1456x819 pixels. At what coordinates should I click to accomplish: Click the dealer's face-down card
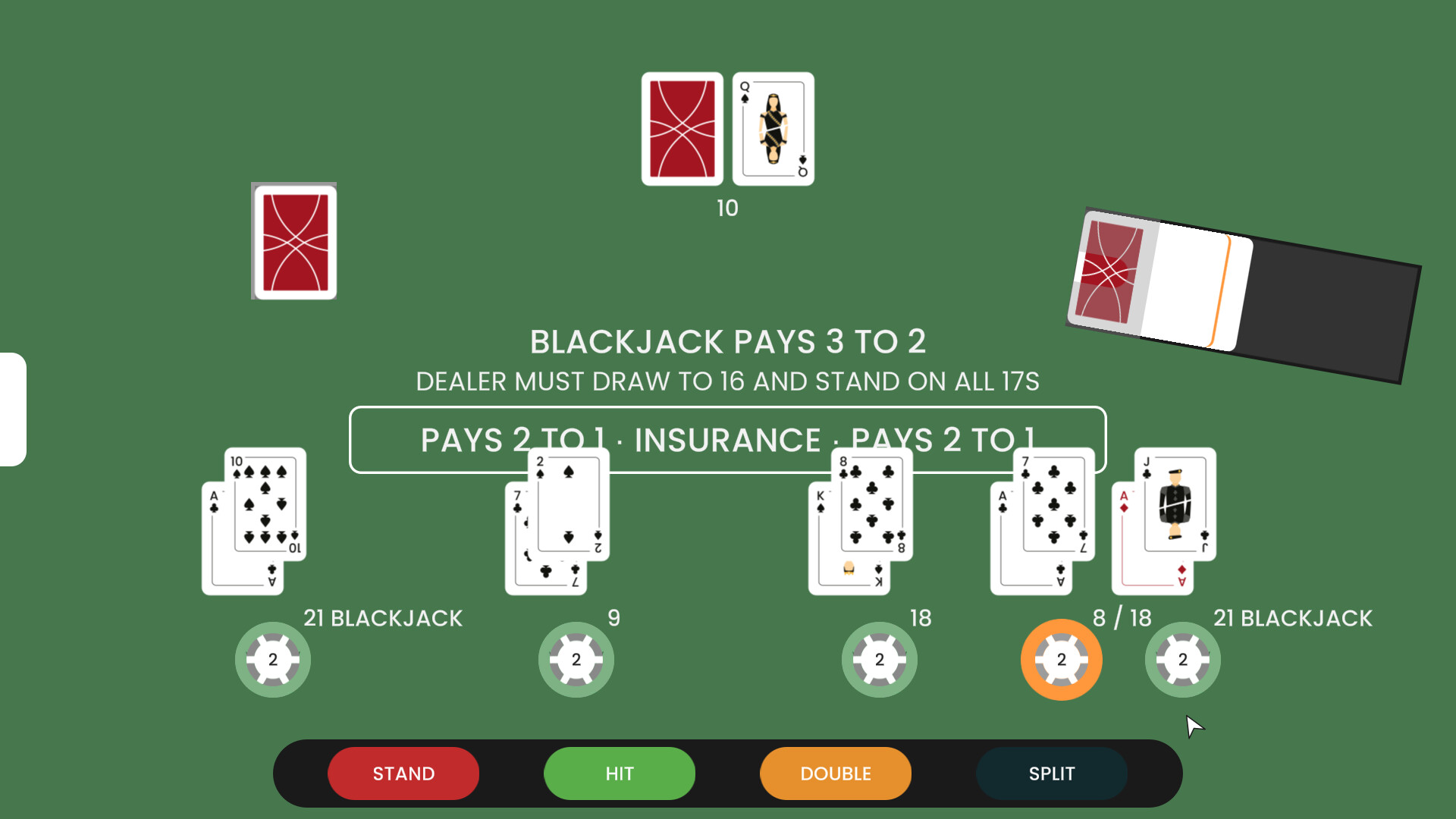682,127
